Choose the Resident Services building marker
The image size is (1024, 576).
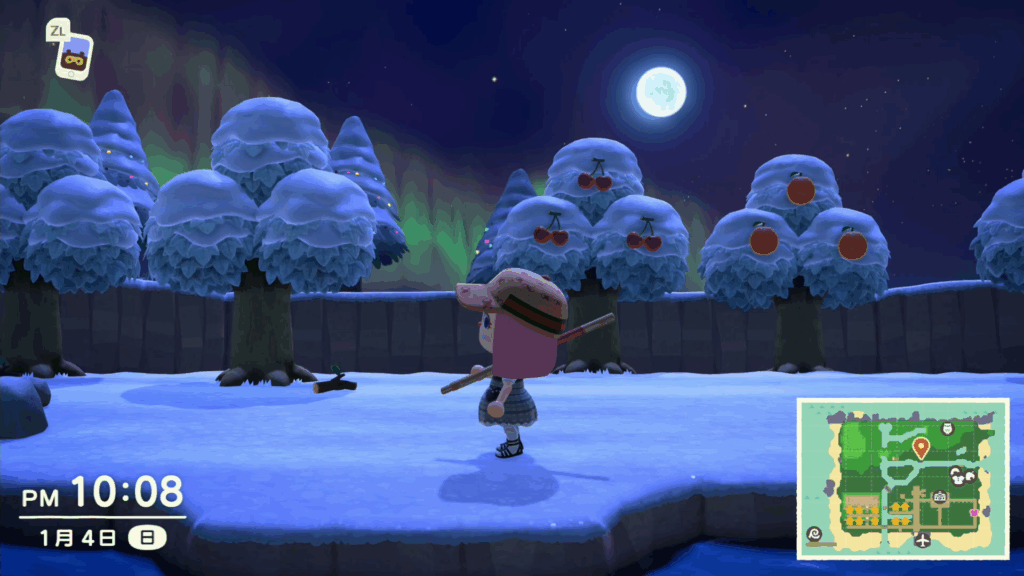pyautogui.click(x=940, y=497)
